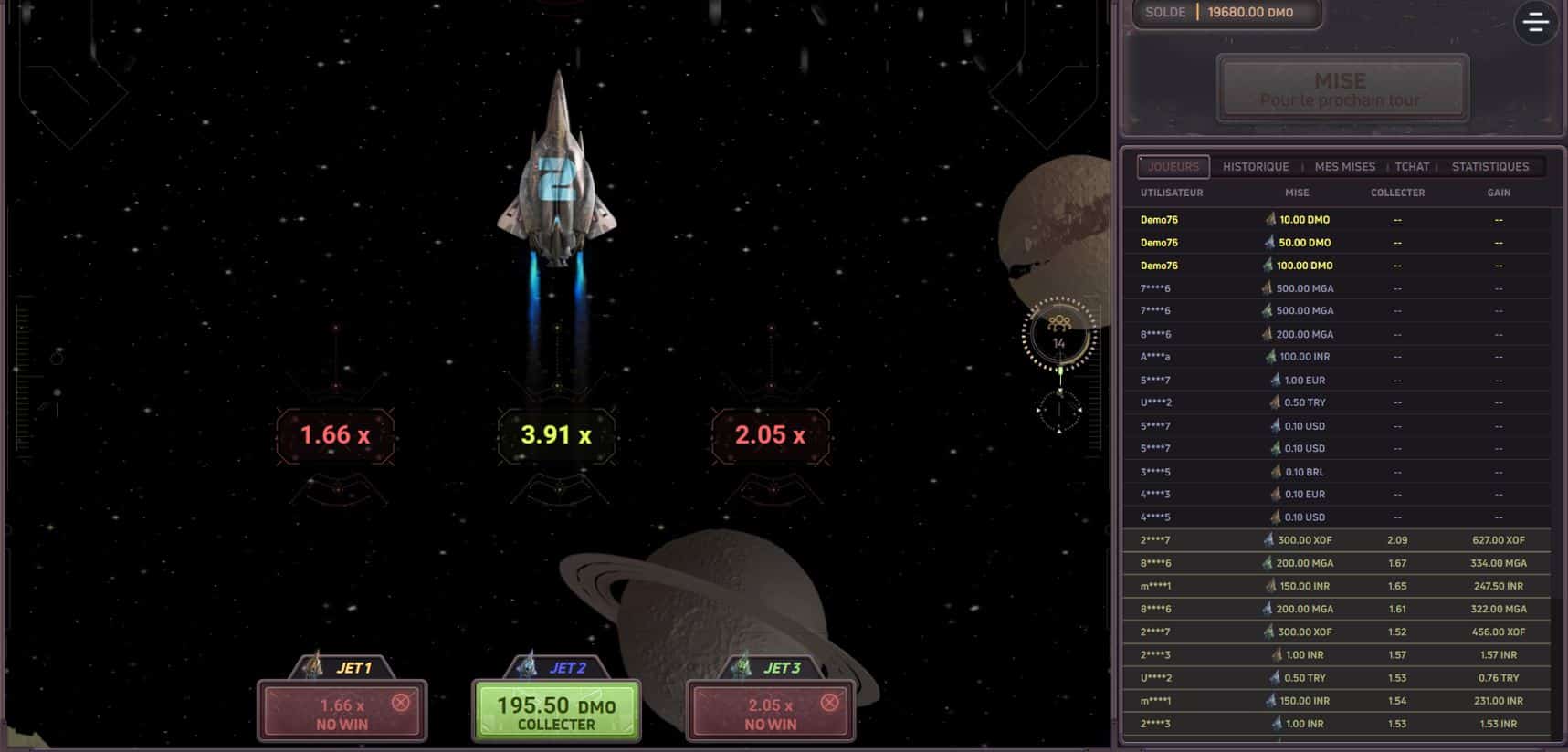Open the Tchat tab
This screenshot has width=1568, height=752.
(x=1412, y=167)
